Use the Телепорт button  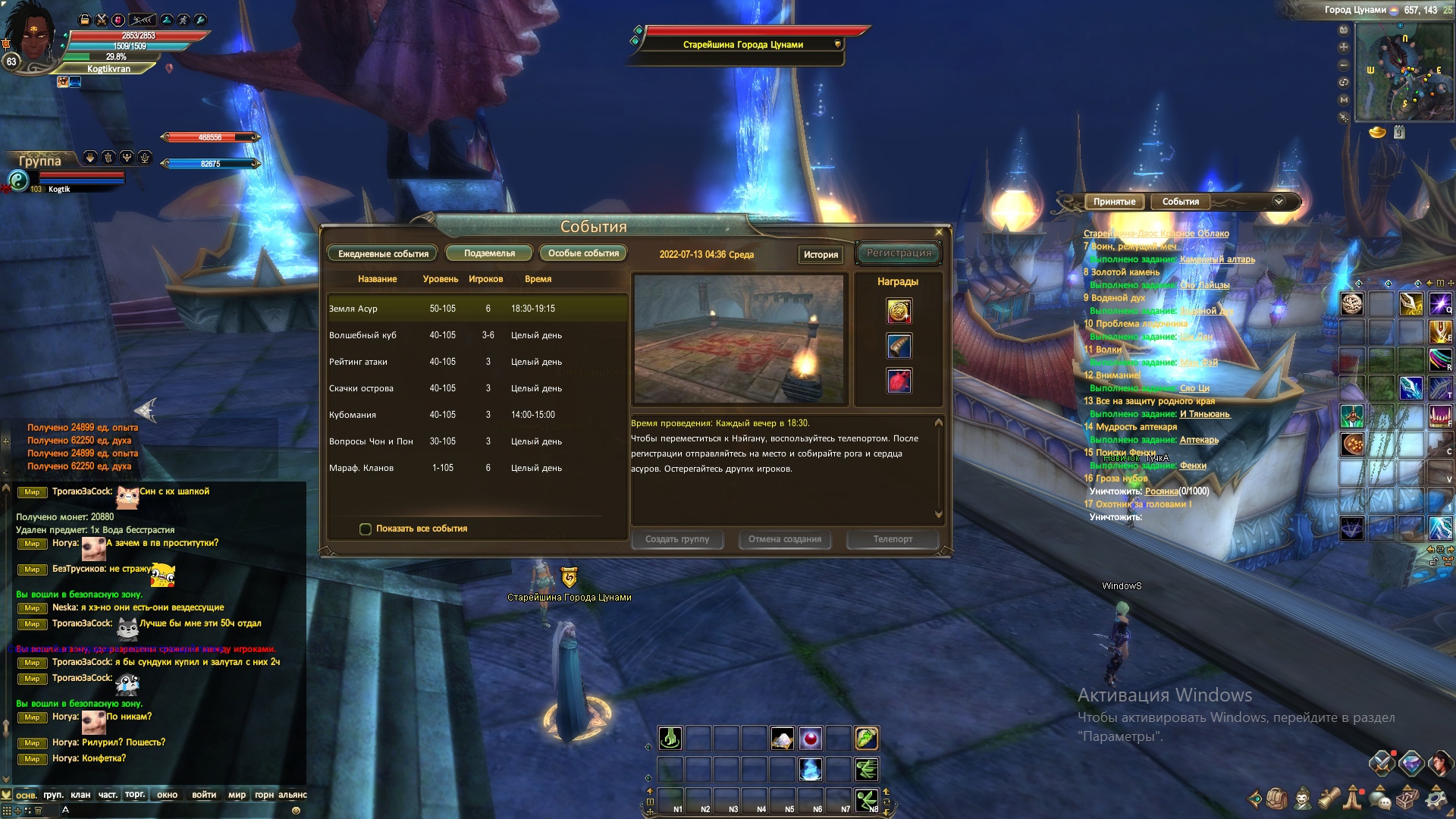click(x=893, y=539)
